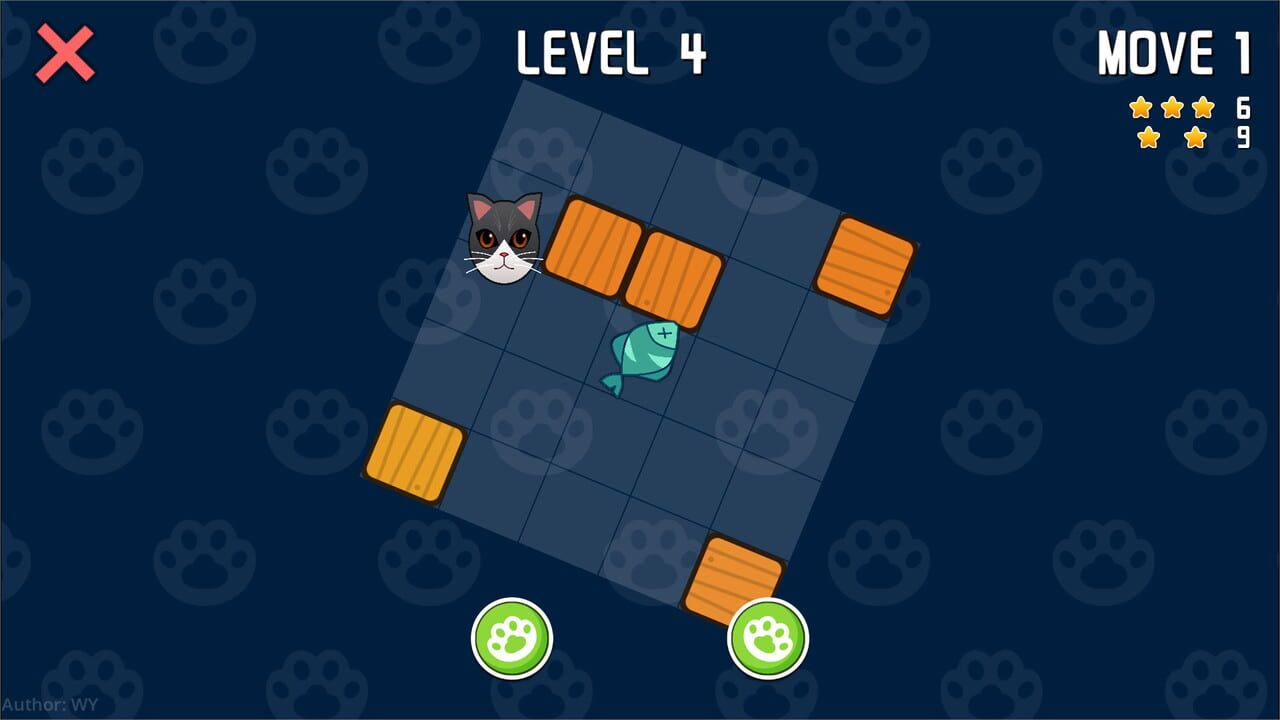
Task: Click the LEVEL 4 title
Action: pos(611,53)
